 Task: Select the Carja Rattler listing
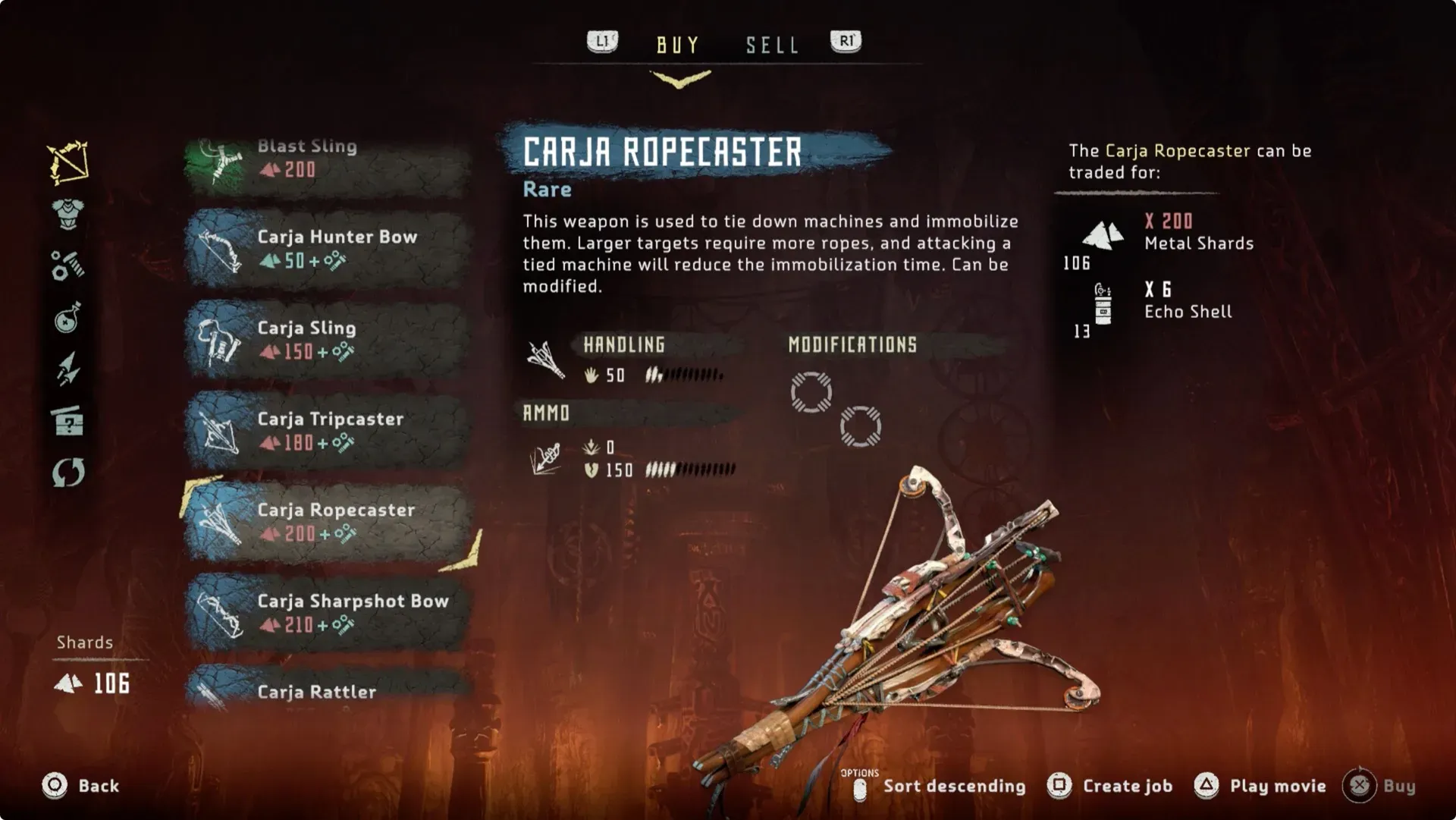(328, 691)
